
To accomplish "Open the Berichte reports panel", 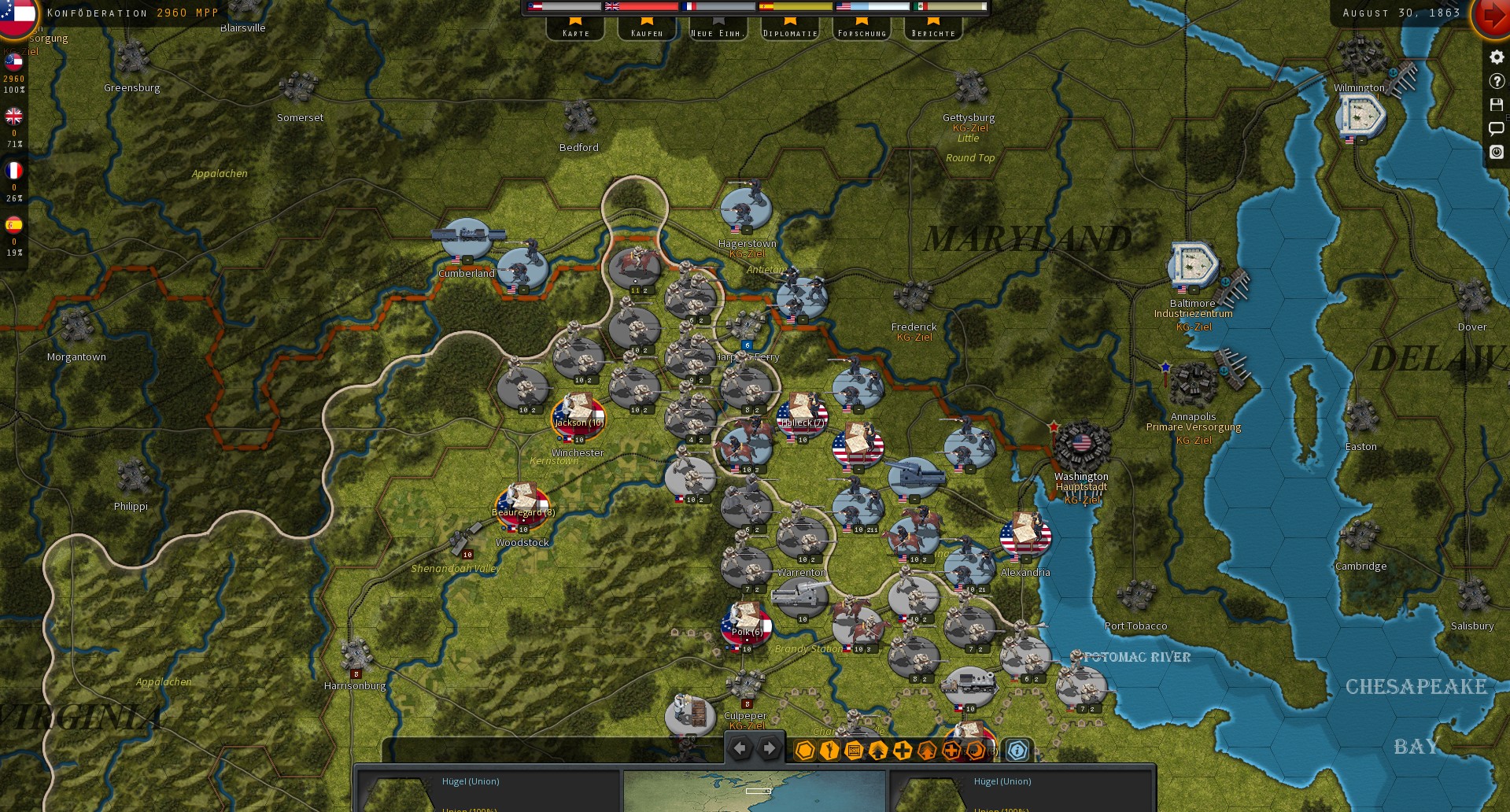I will coord(932,30).
